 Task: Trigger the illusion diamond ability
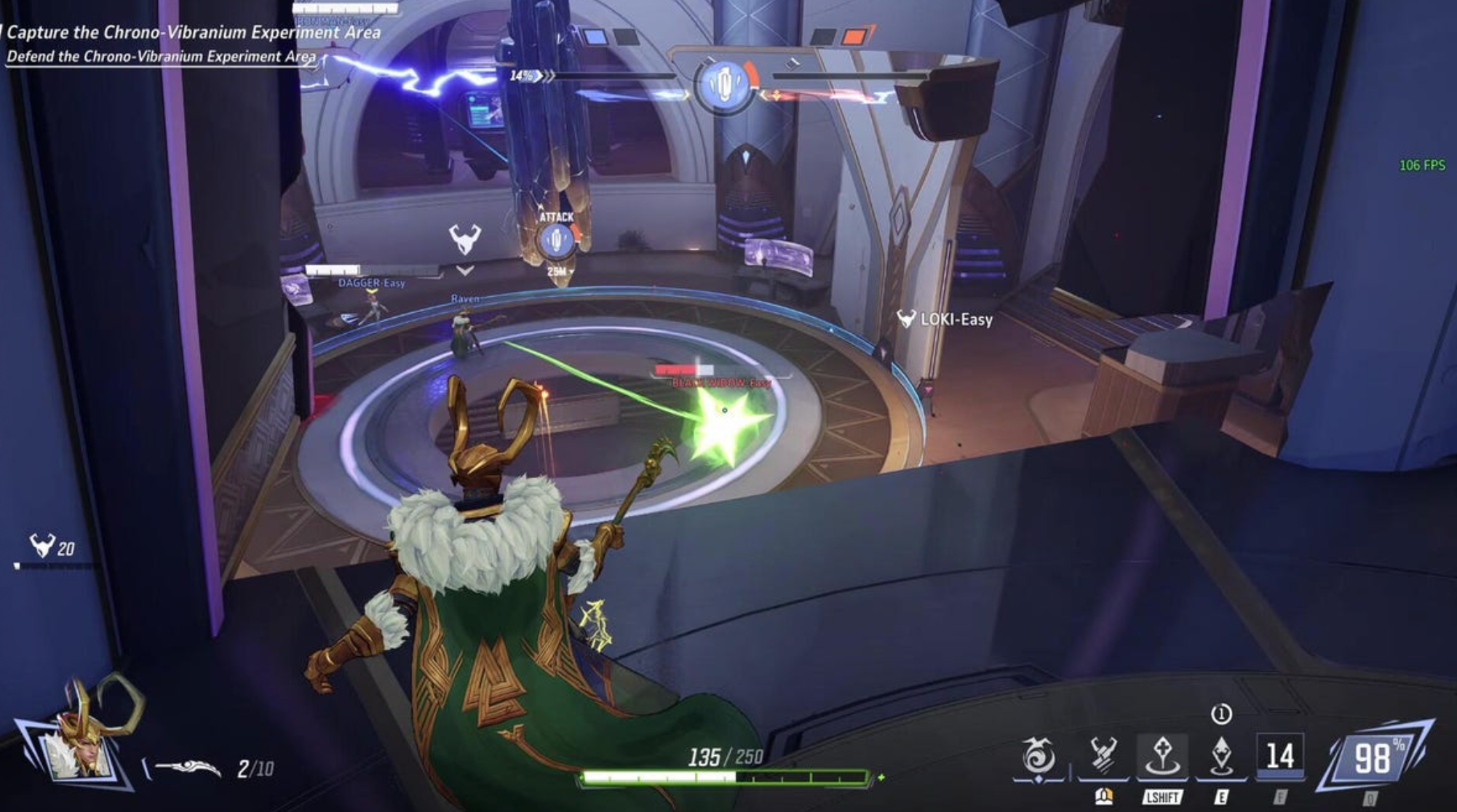(1221, 756)
